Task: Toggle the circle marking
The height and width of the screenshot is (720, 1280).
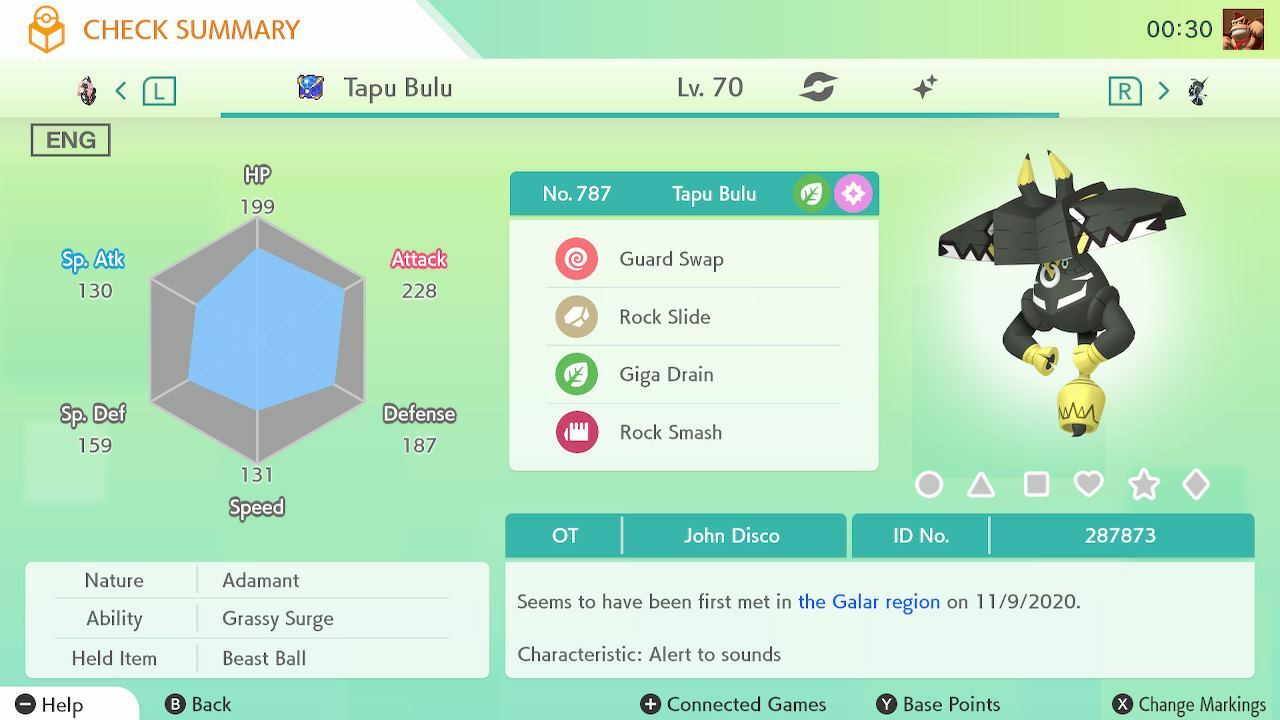Action: tap(929, 484)
